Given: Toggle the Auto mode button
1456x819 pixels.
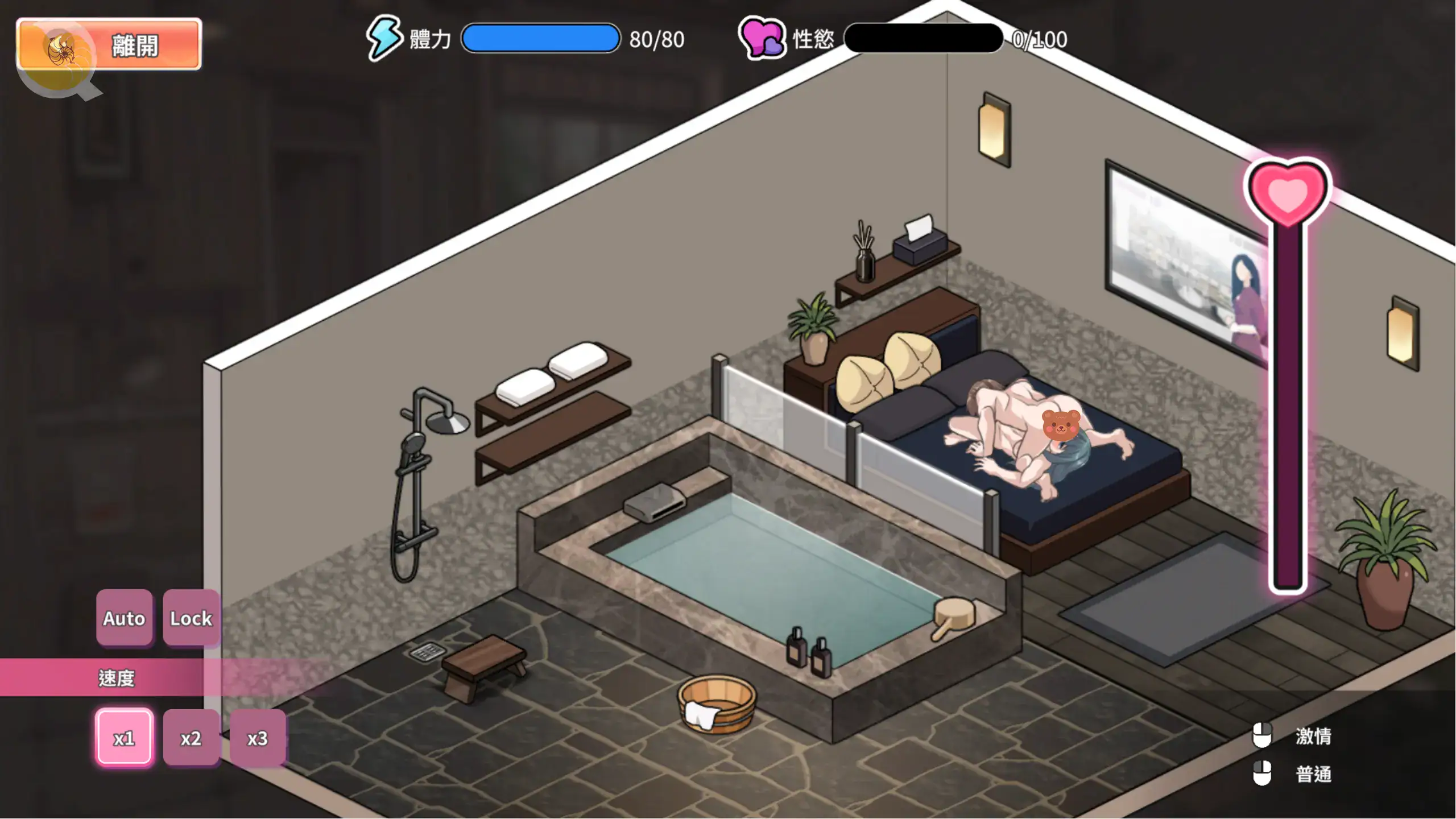Looking at the screenshot, I should [124, 618].
